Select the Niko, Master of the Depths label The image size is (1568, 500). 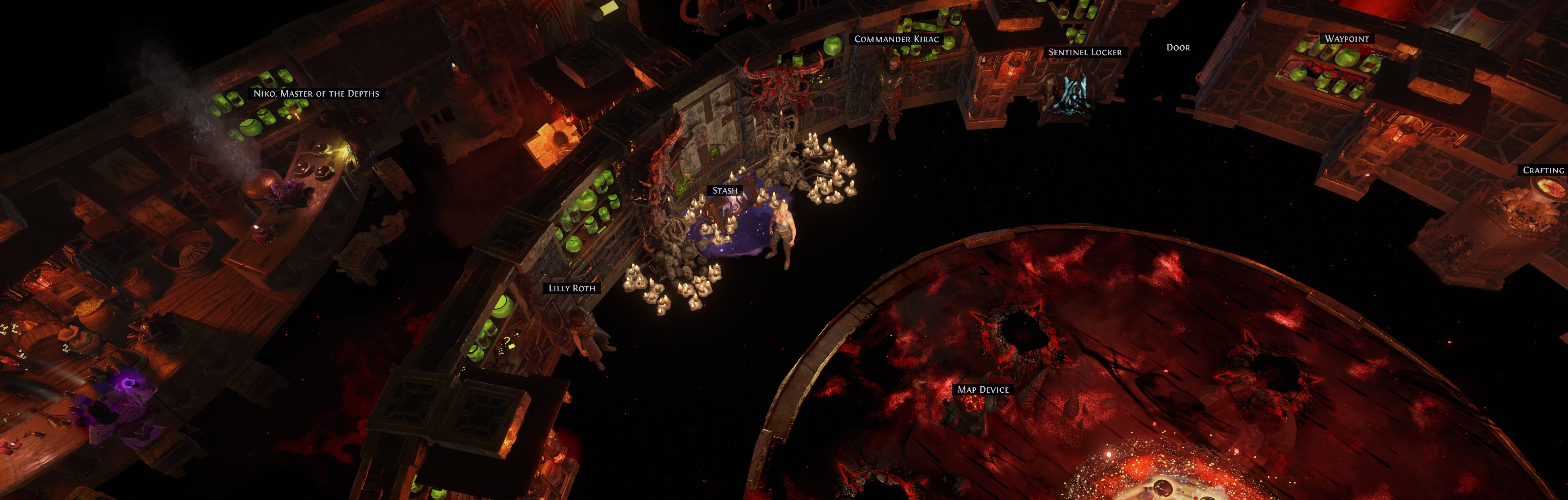316,93
